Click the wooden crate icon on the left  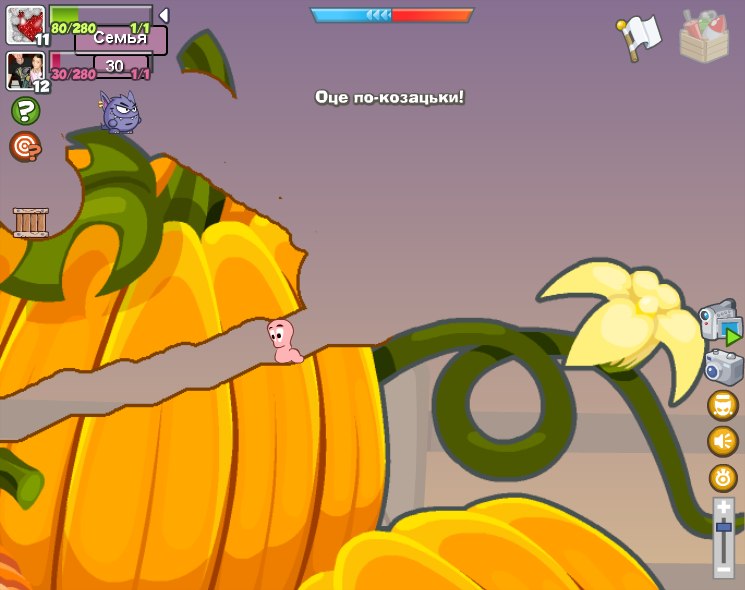(31, 222)
